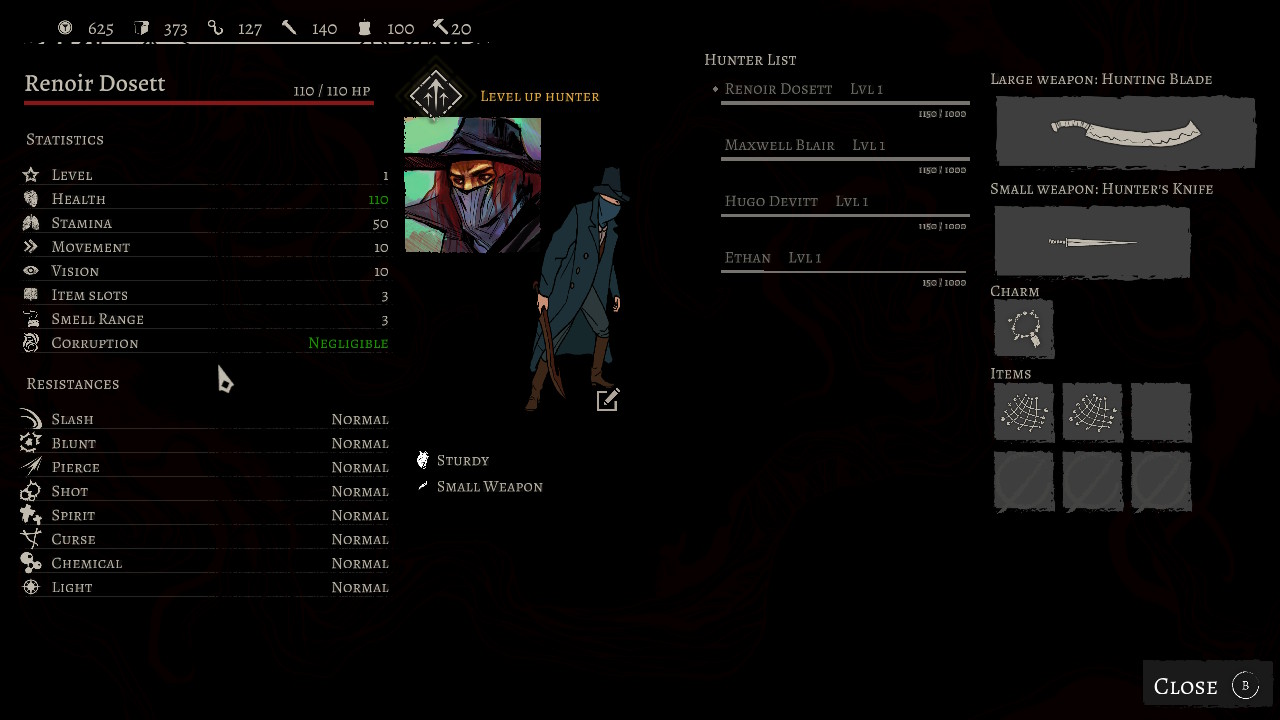Click the hook currency icon showing 127
Screen dimensions: 1280x720
click(x=216, y=27)
